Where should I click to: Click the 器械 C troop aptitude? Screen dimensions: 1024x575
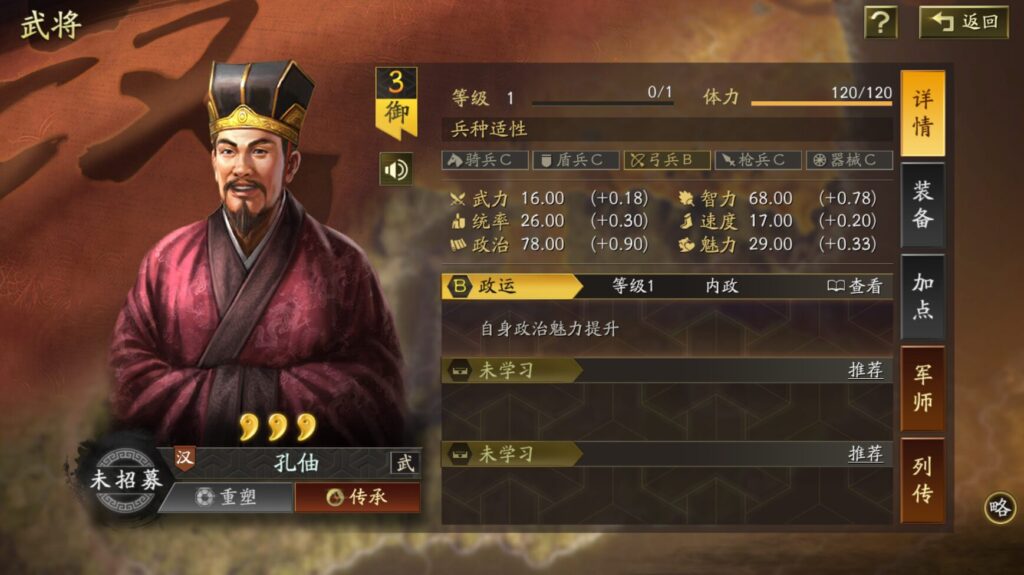point(848,160)
